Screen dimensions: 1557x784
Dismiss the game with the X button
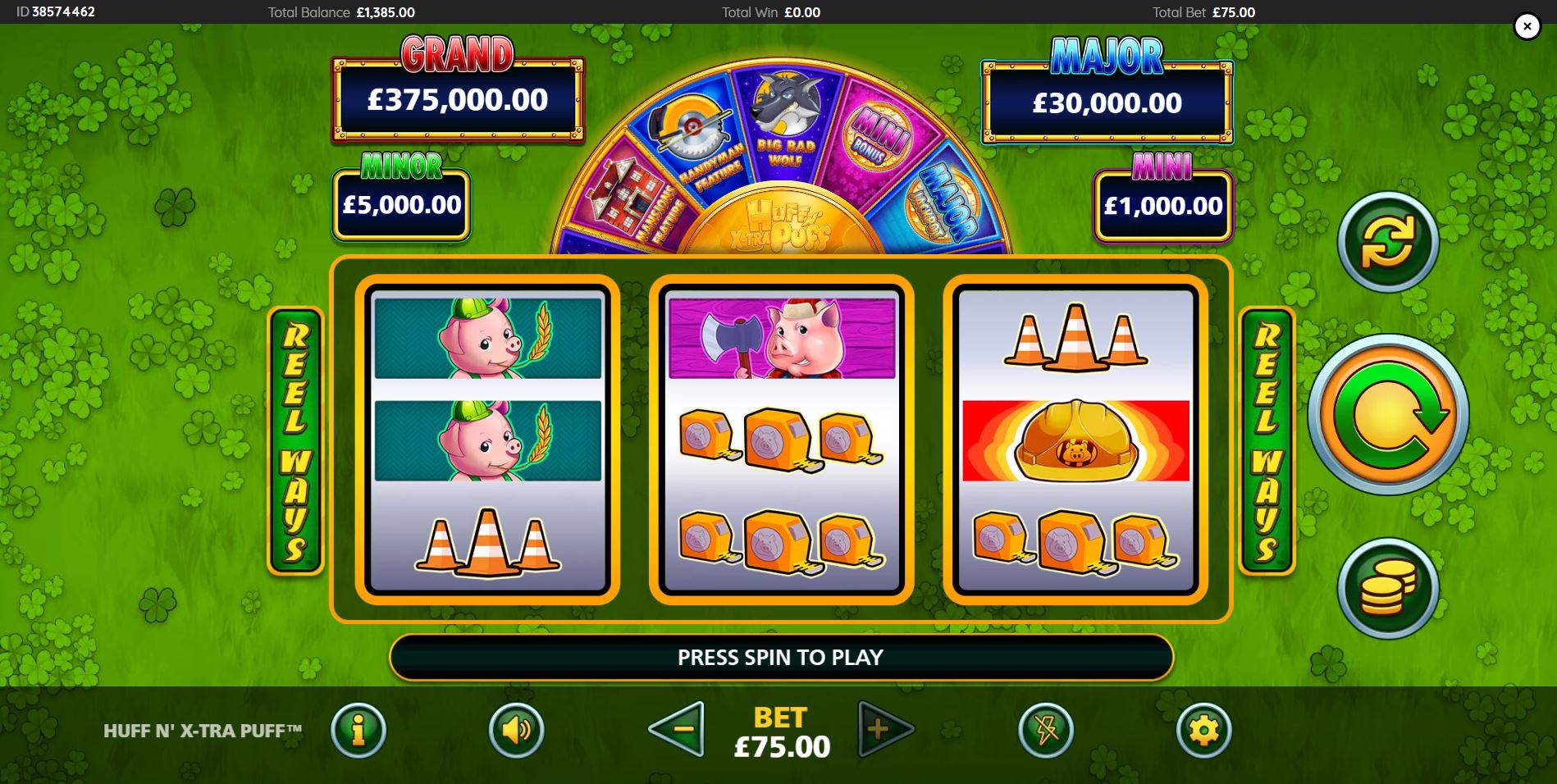1526,25
